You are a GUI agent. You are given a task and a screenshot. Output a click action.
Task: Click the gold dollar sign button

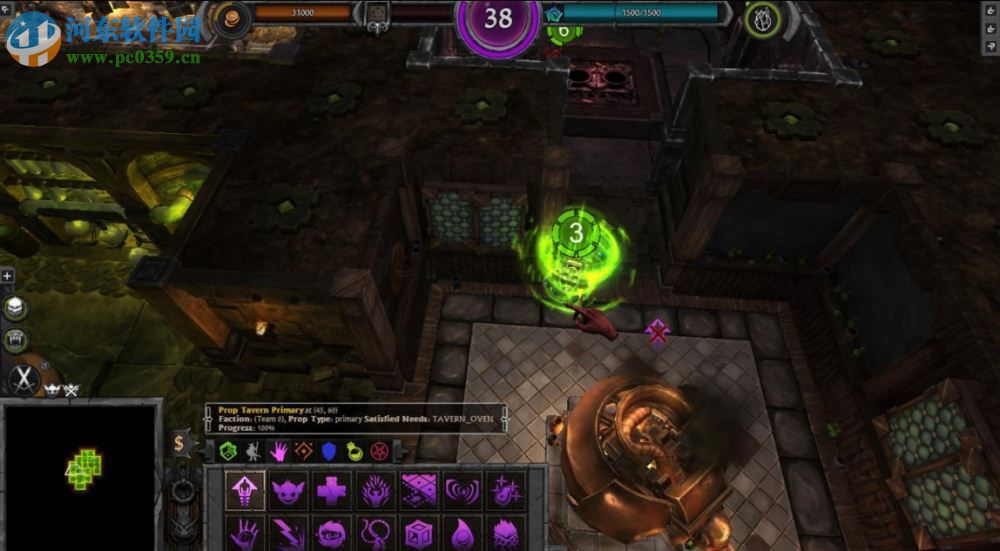180,443
